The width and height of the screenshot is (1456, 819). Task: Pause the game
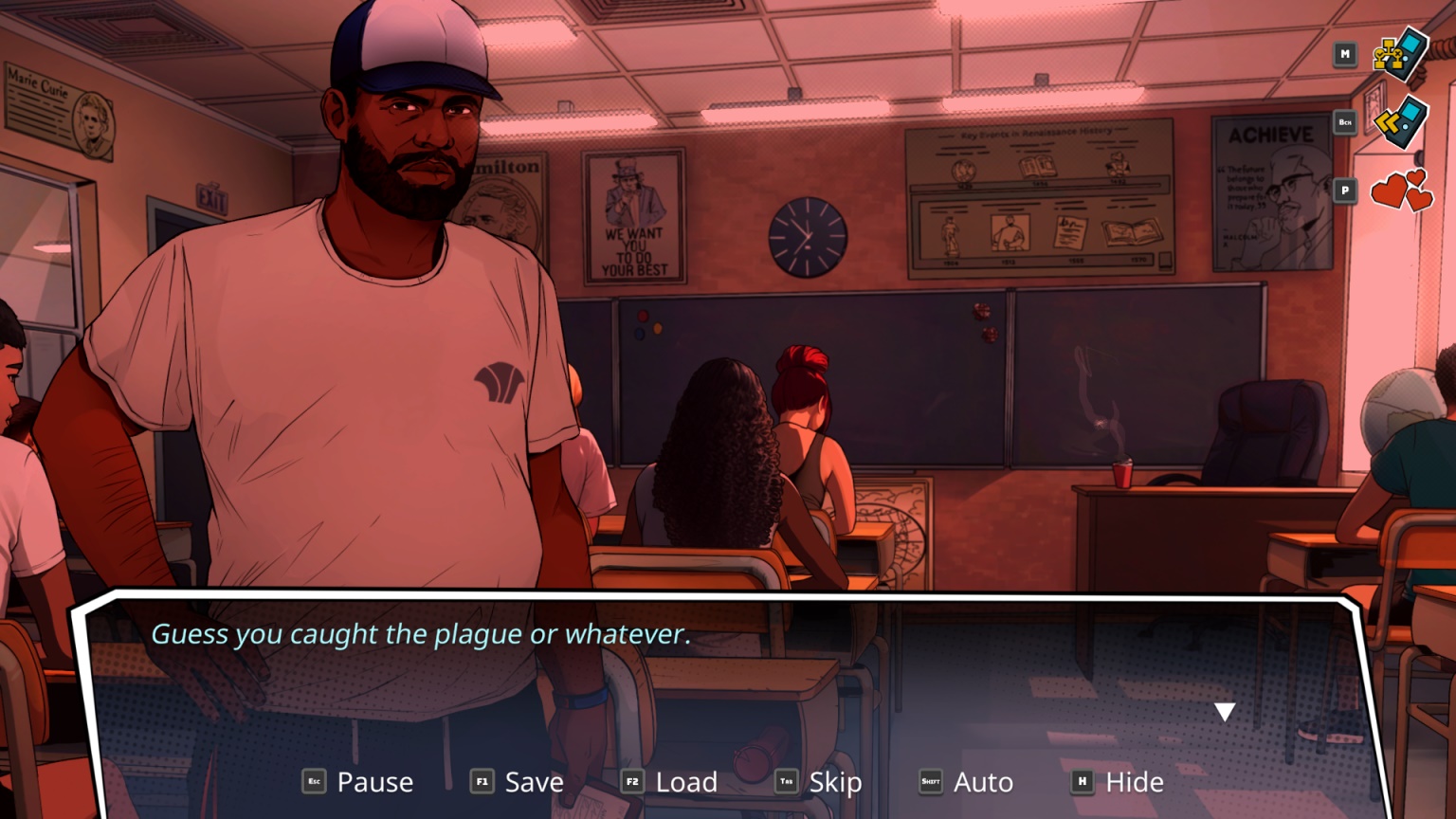(374, 782)
